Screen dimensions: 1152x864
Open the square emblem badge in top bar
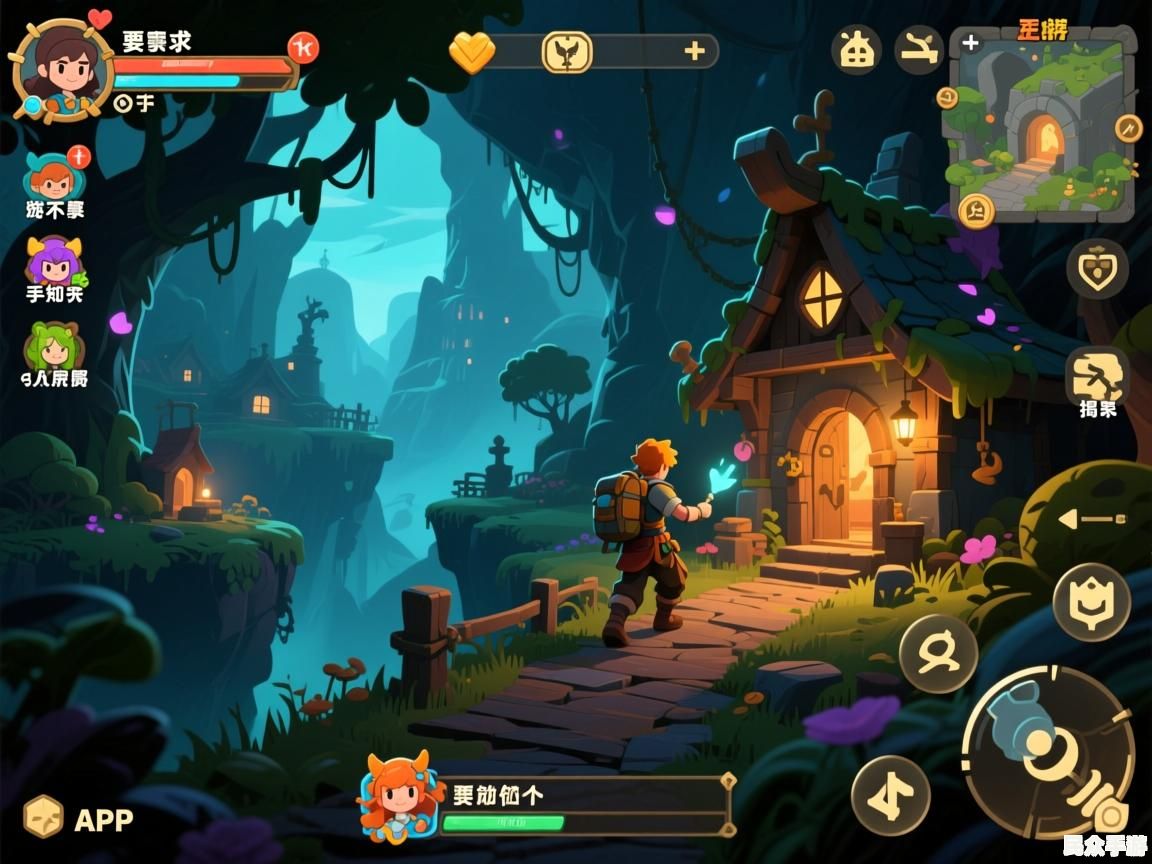[x=567, y=51]
